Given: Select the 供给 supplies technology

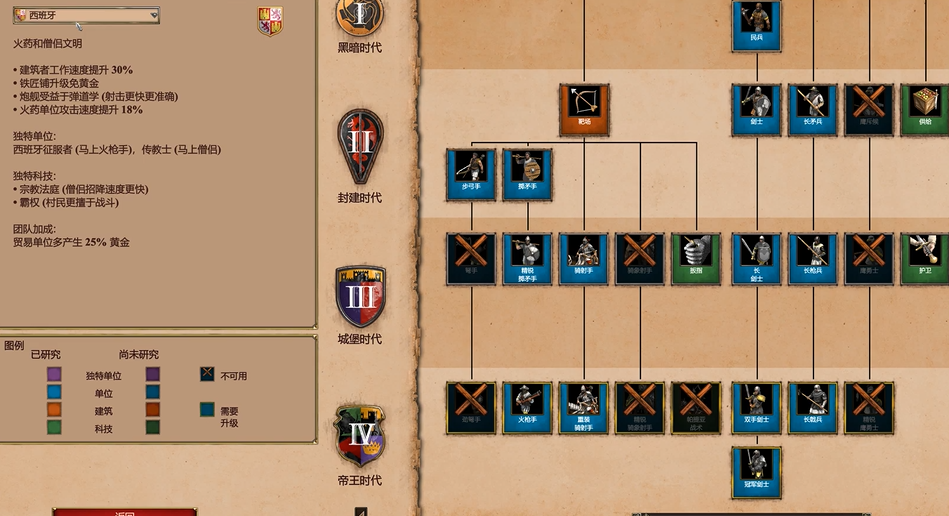Looking at the screenshot, I should [925, 108].
